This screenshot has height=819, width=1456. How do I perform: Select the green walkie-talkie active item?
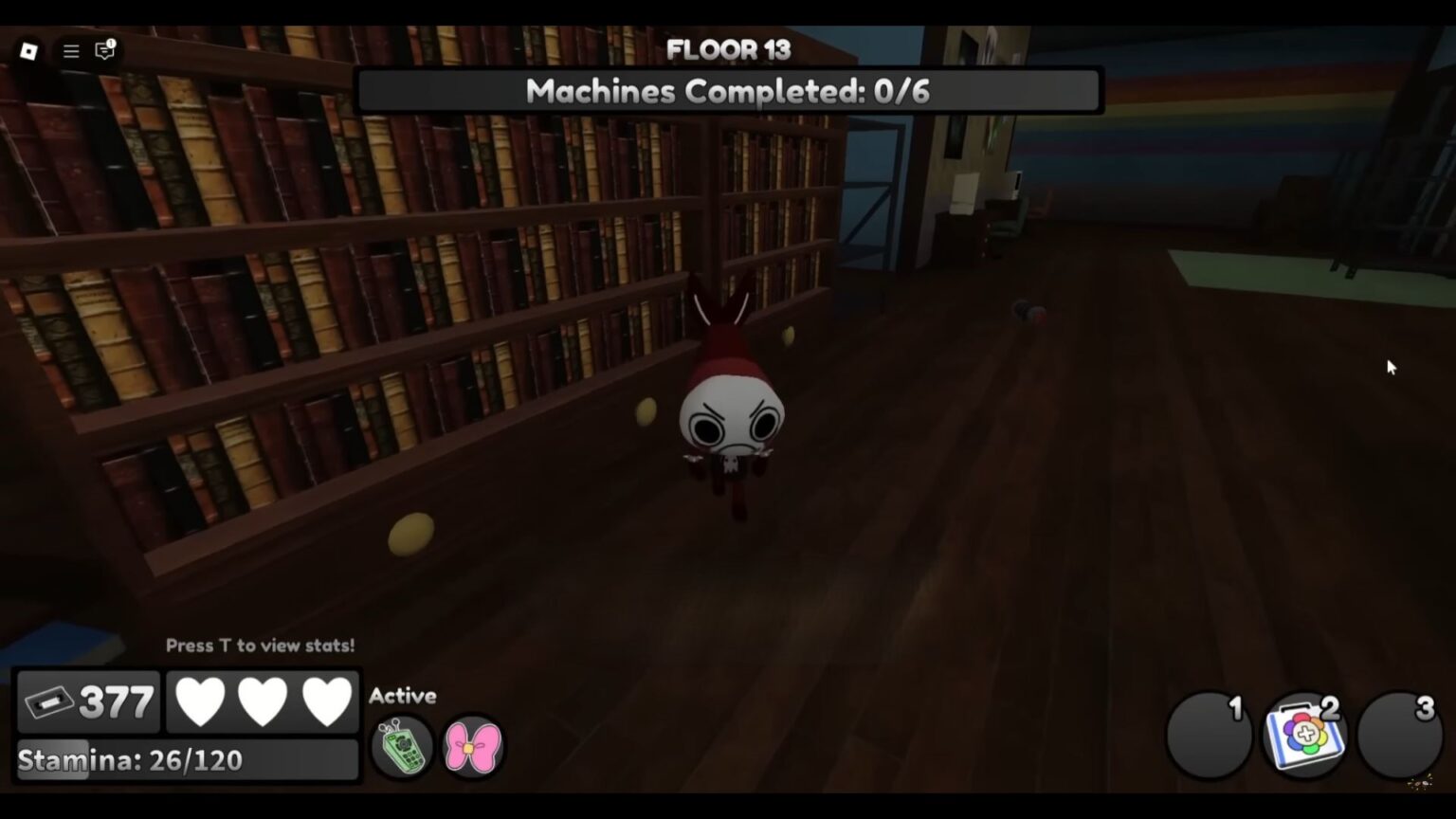[x=401, y=746]
